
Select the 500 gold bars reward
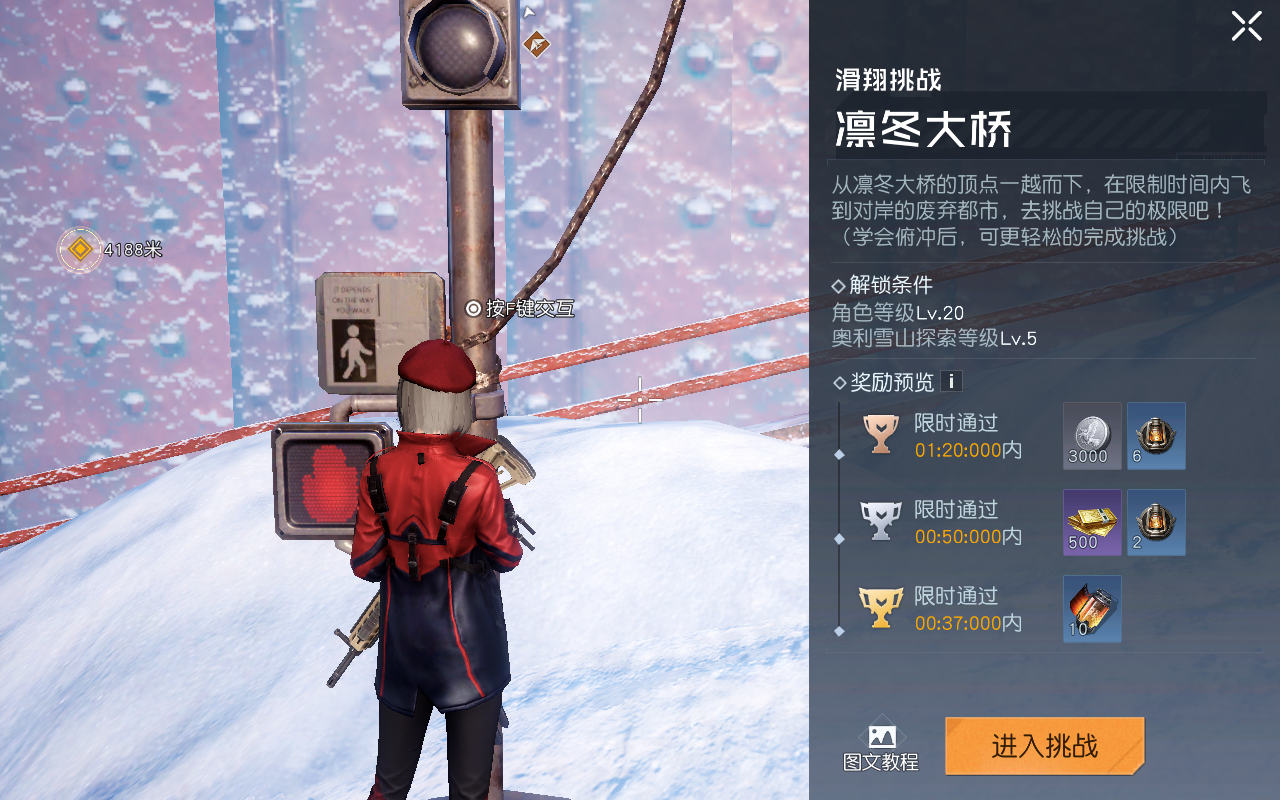(x=1092, y=522)
